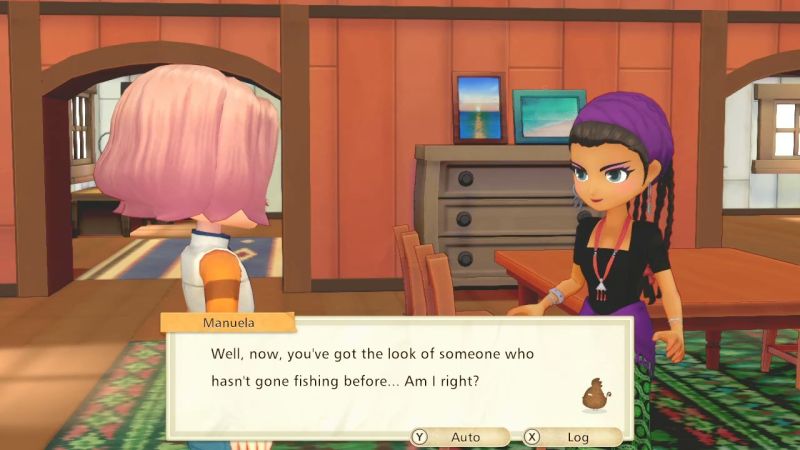Open the dialogue Log
800x450 pixels.
(x=570, y=437)
